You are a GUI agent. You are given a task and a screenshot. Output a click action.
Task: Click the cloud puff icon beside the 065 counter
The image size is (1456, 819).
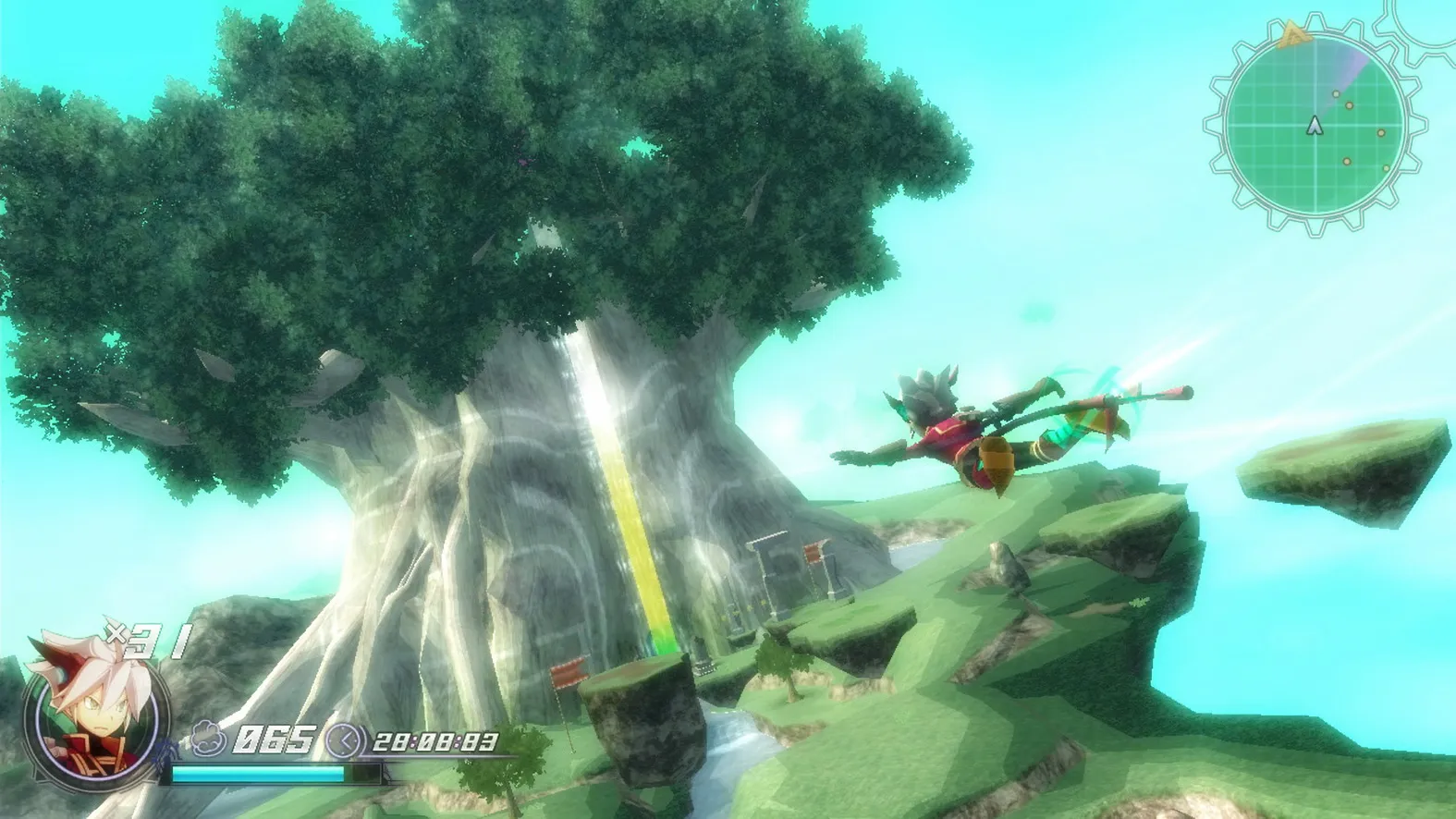point(207,739)
